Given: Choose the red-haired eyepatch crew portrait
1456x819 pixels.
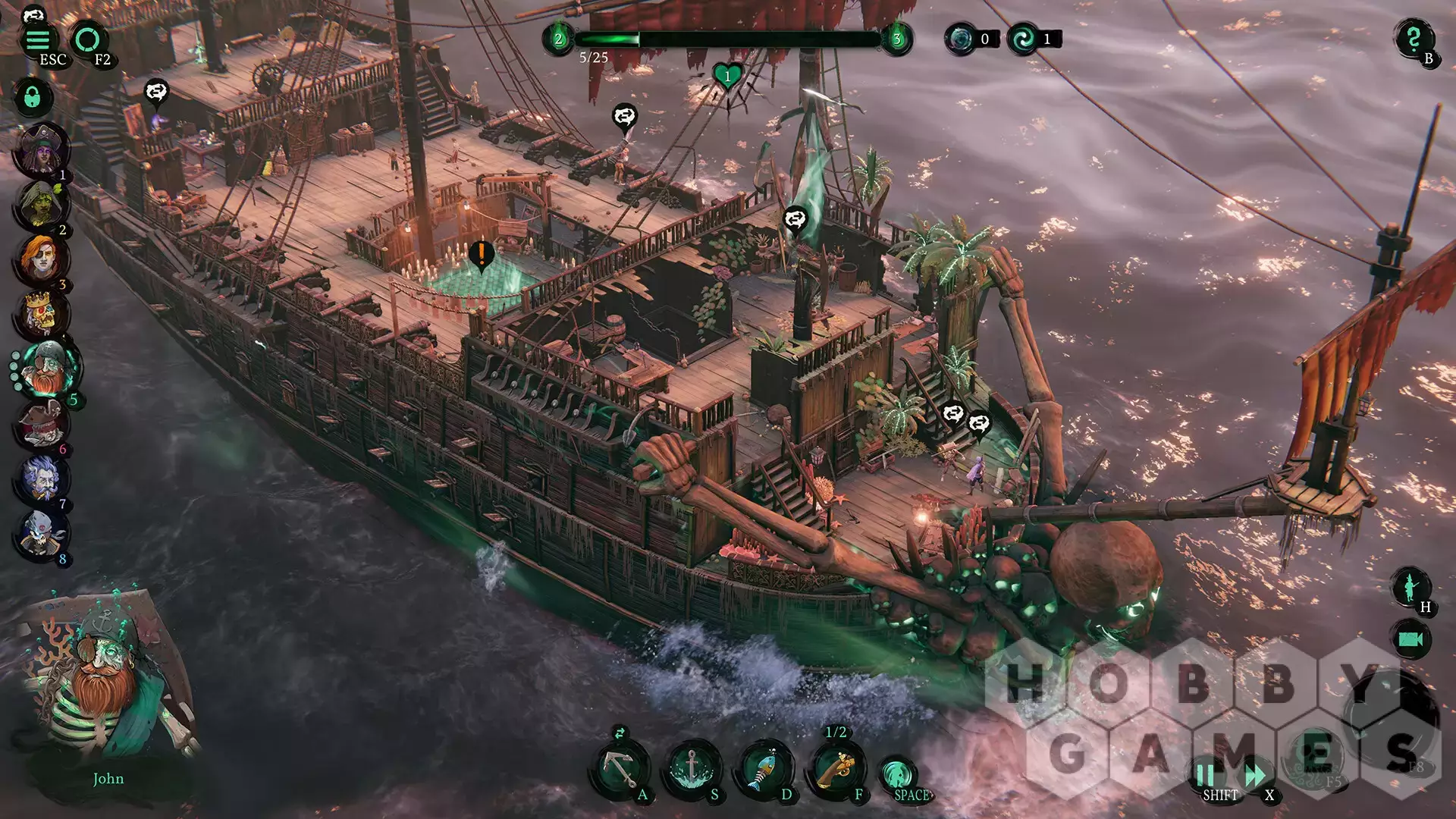Looking at the screenshot, I should (x=41, y=259).
